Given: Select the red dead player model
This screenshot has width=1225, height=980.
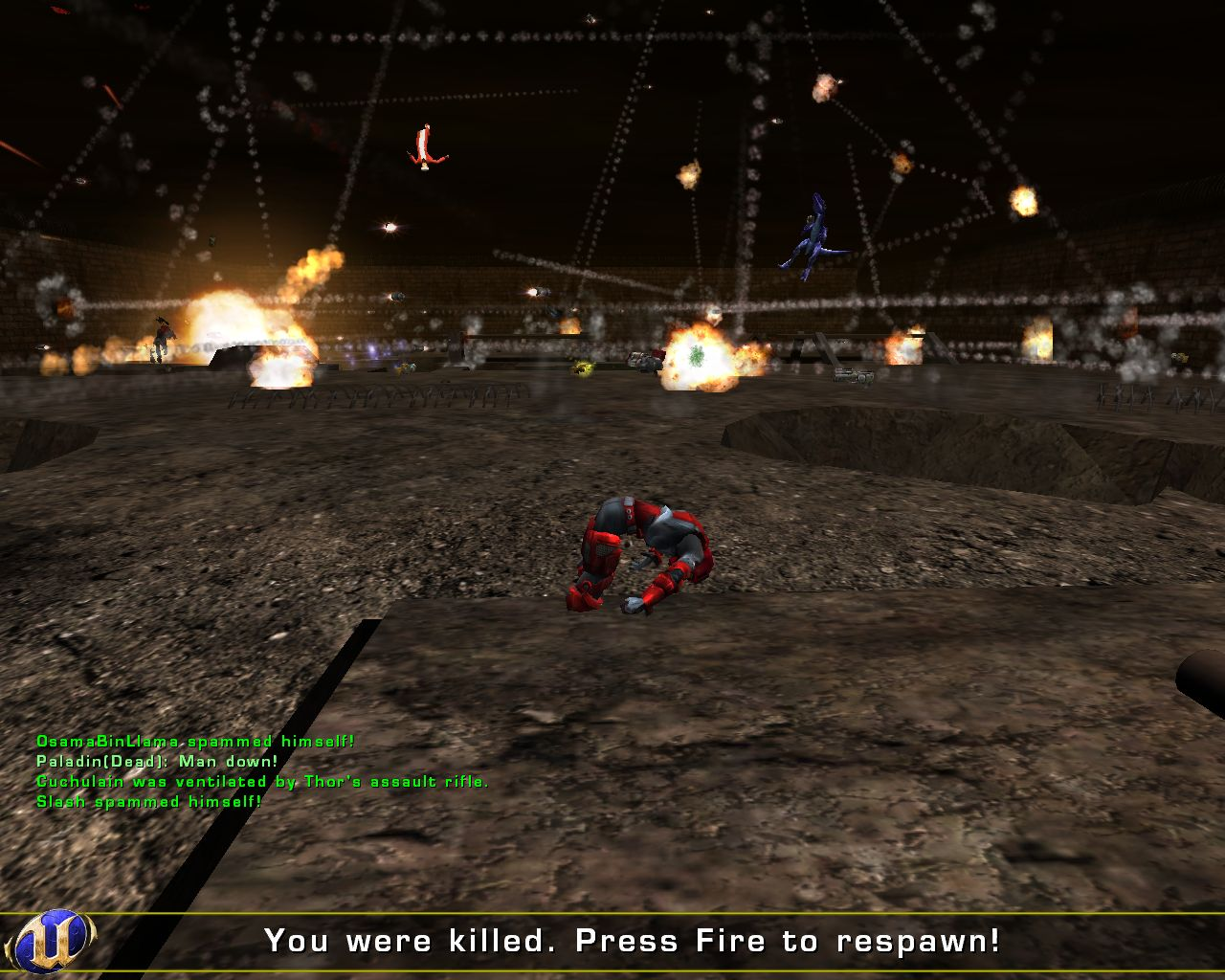Looking at the screenshot, I should (x=641, y=555).
